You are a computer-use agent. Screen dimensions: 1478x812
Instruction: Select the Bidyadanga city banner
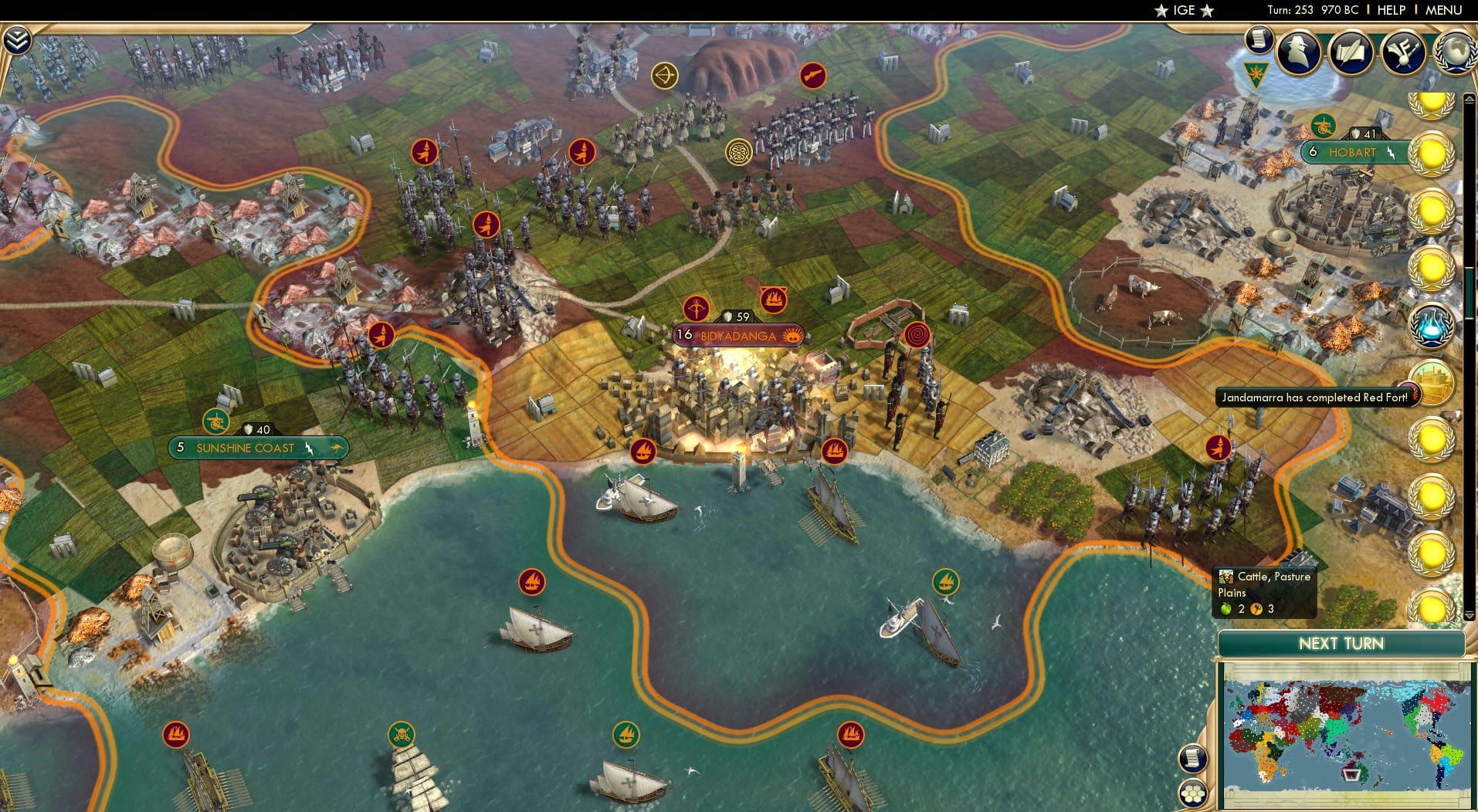(737, 335)
